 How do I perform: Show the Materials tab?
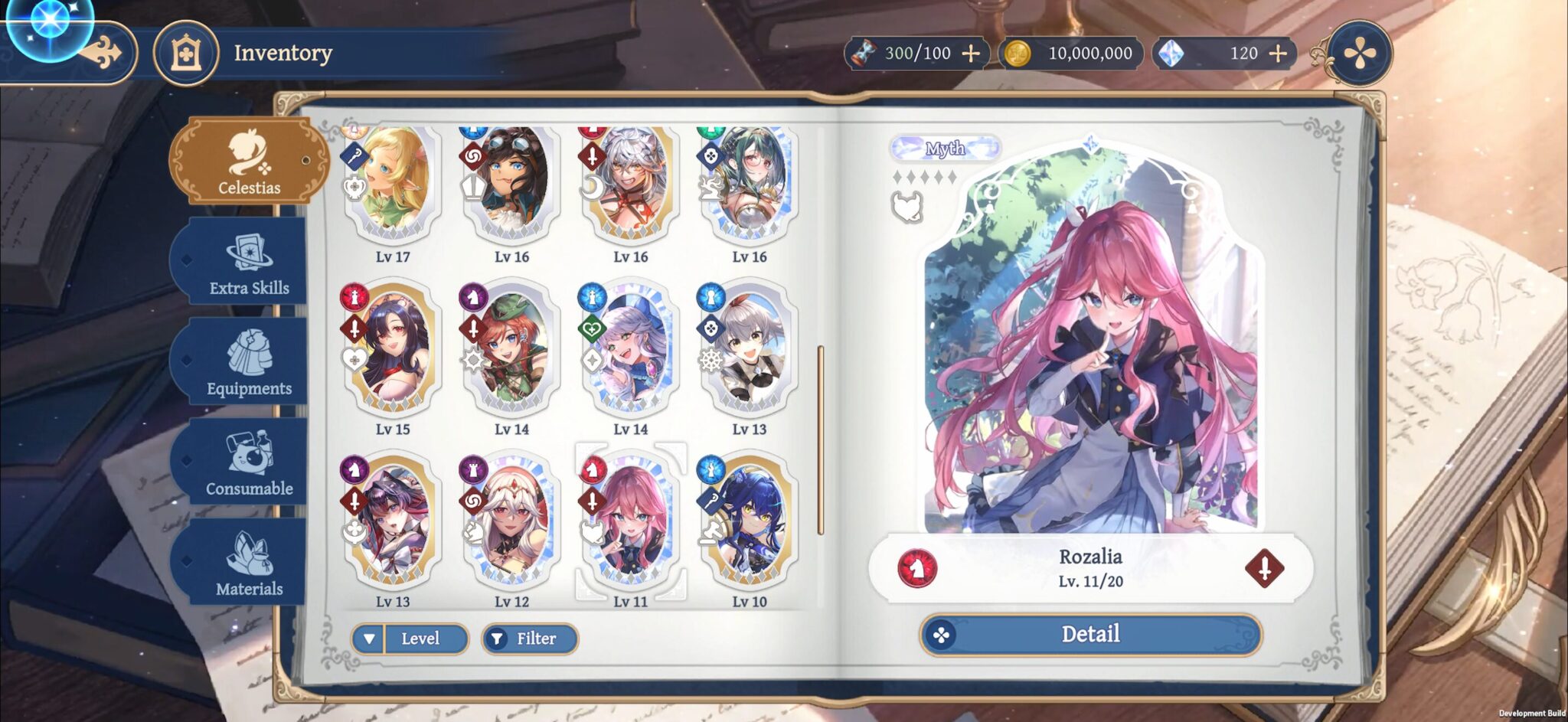coord(248,565)
